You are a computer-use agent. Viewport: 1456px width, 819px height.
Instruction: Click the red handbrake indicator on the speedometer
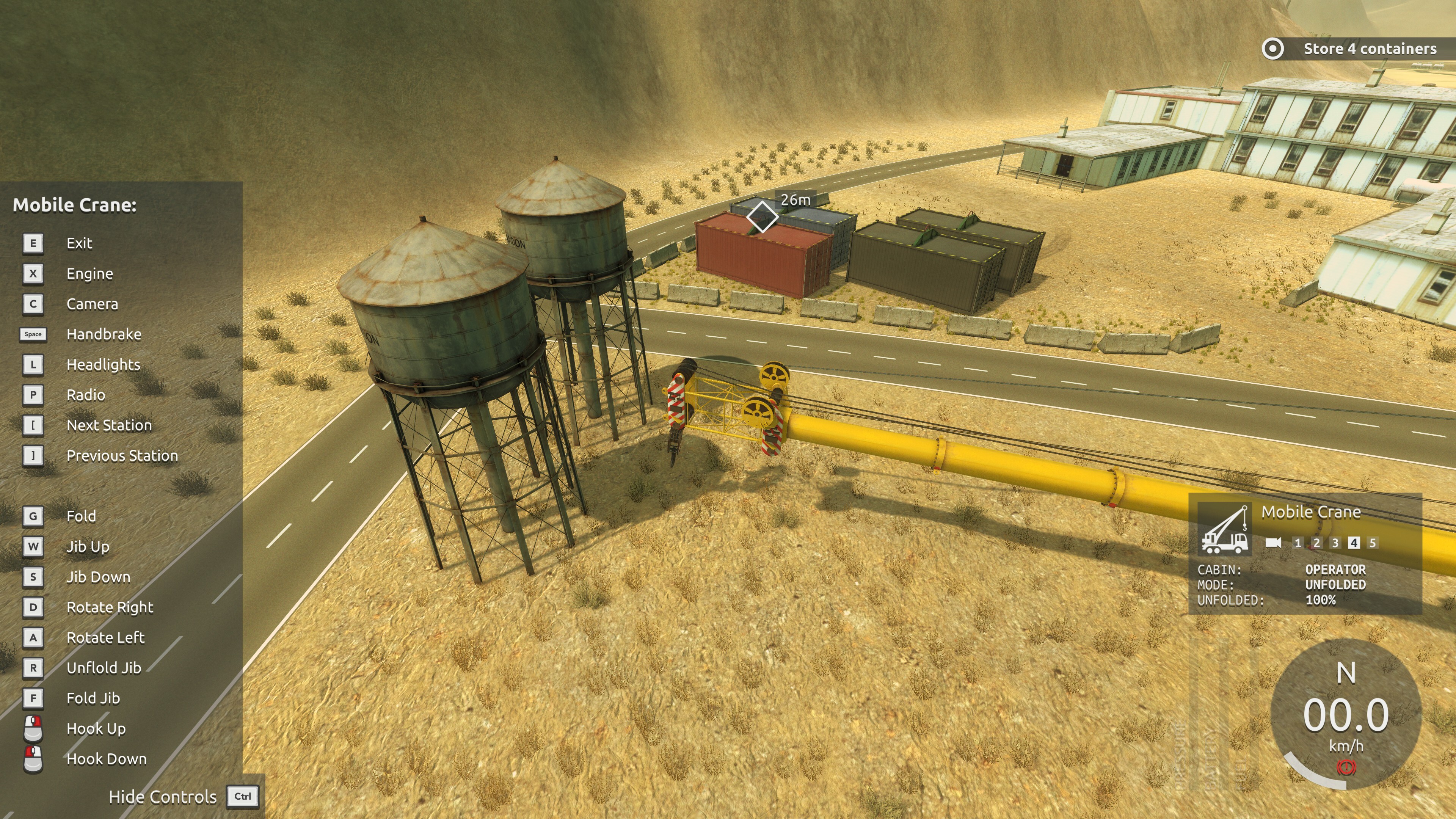[1346, 767]
